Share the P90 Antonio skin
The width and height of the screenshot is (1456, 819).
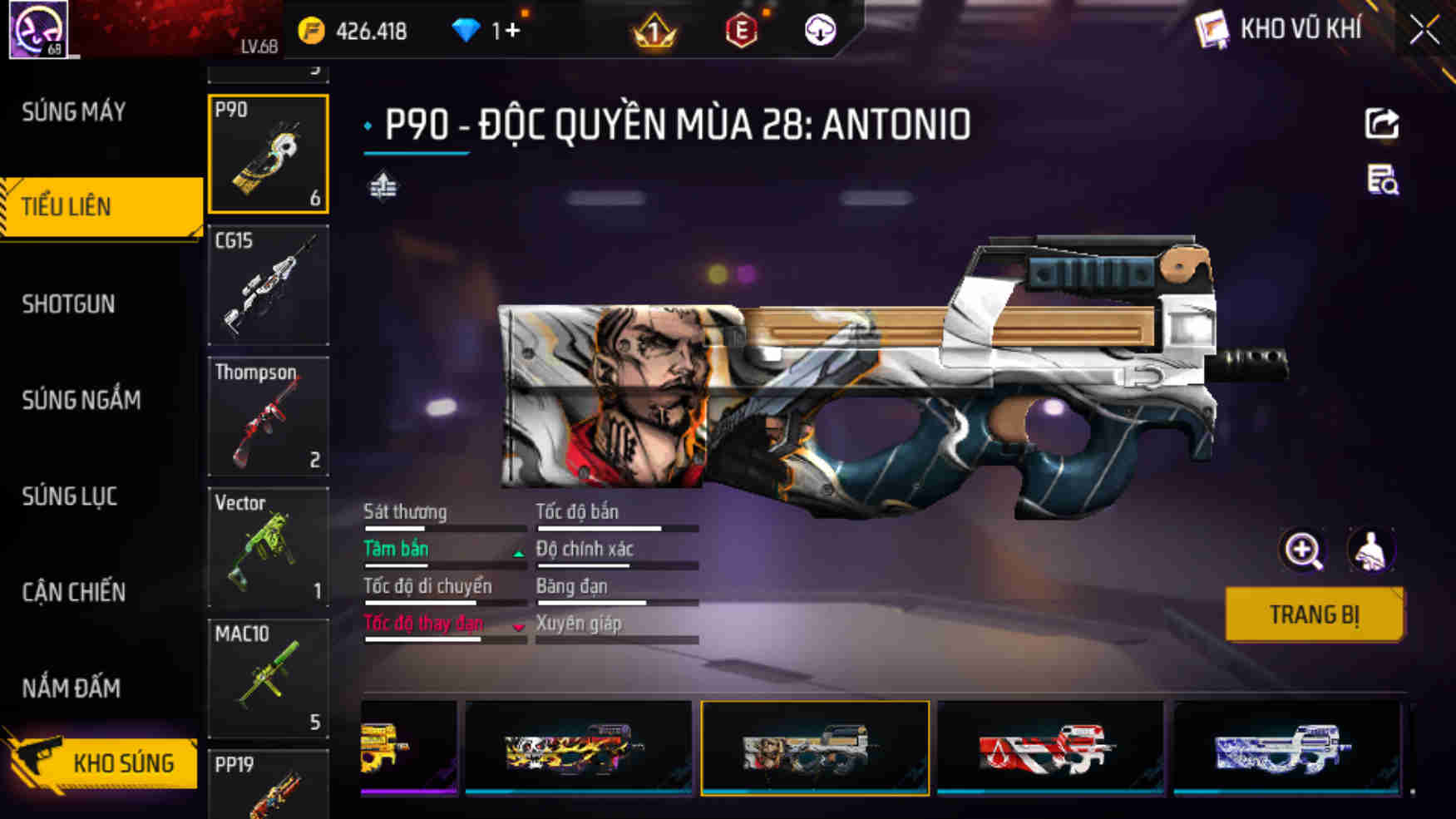[x=1380, y=125]
